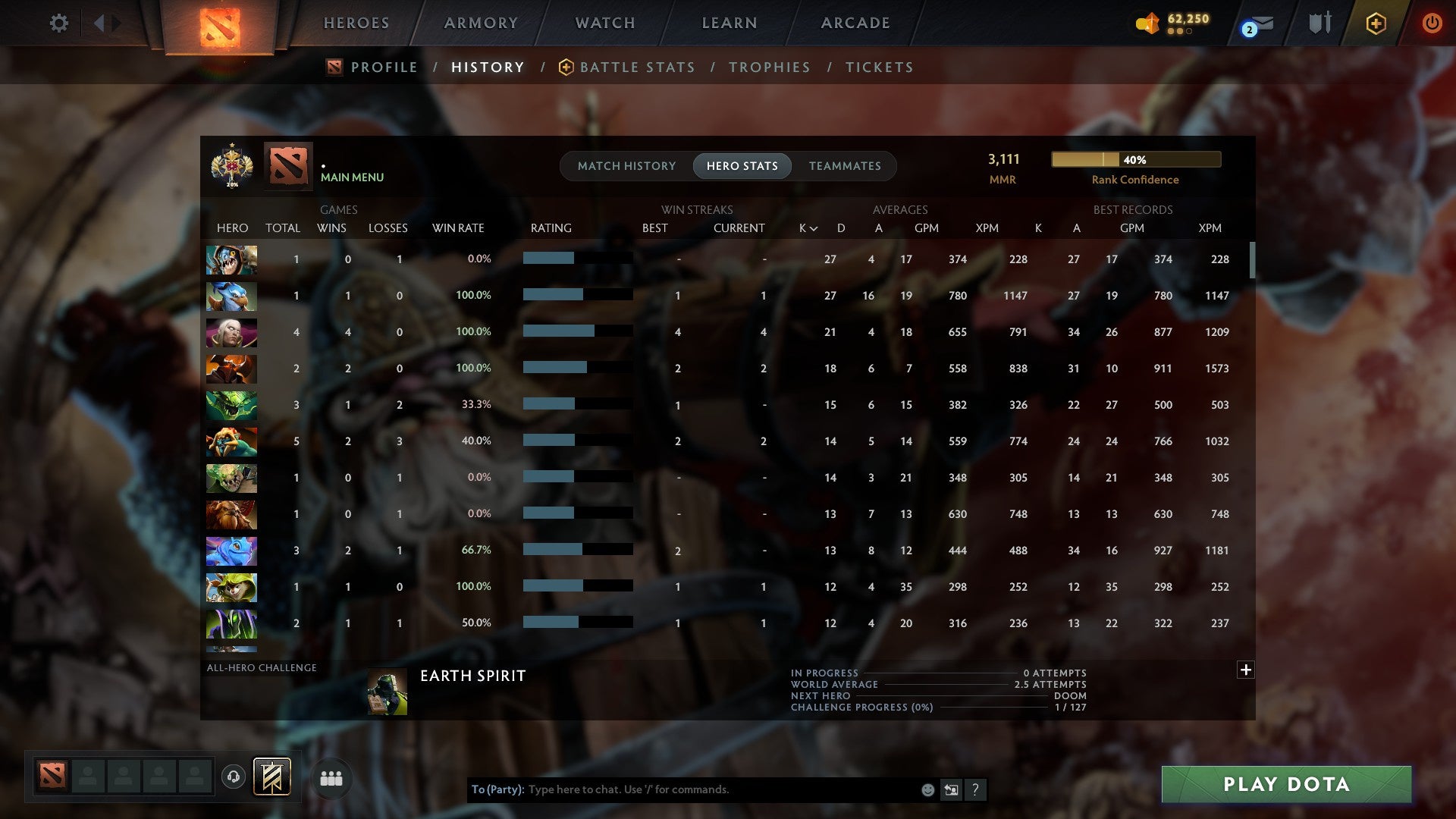
Task: Click the rank medal icon on the profile card
Action: 231,165
